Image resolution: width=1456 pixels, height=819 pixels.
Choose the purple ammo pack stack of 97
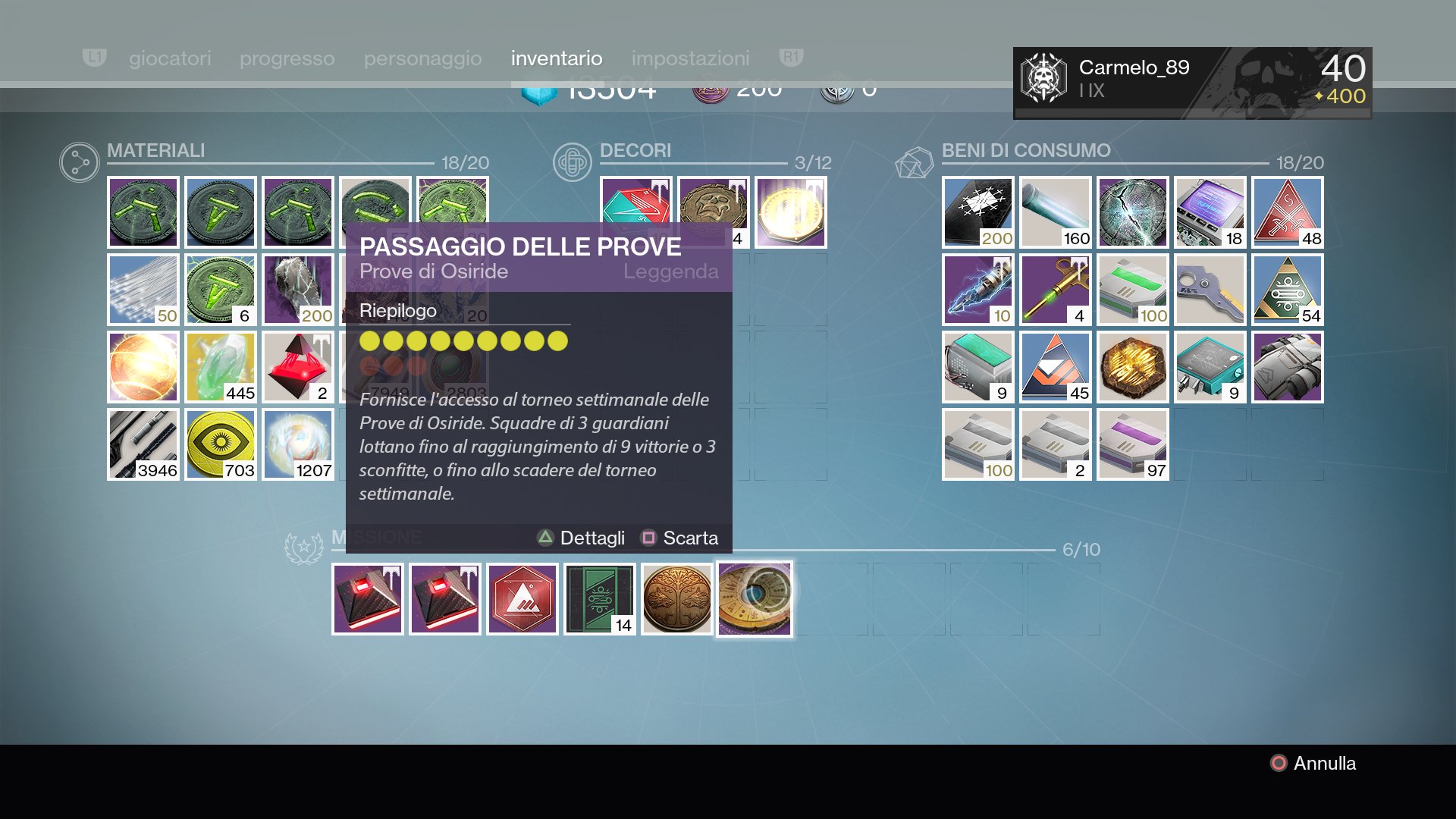[x=1133, y=444]
